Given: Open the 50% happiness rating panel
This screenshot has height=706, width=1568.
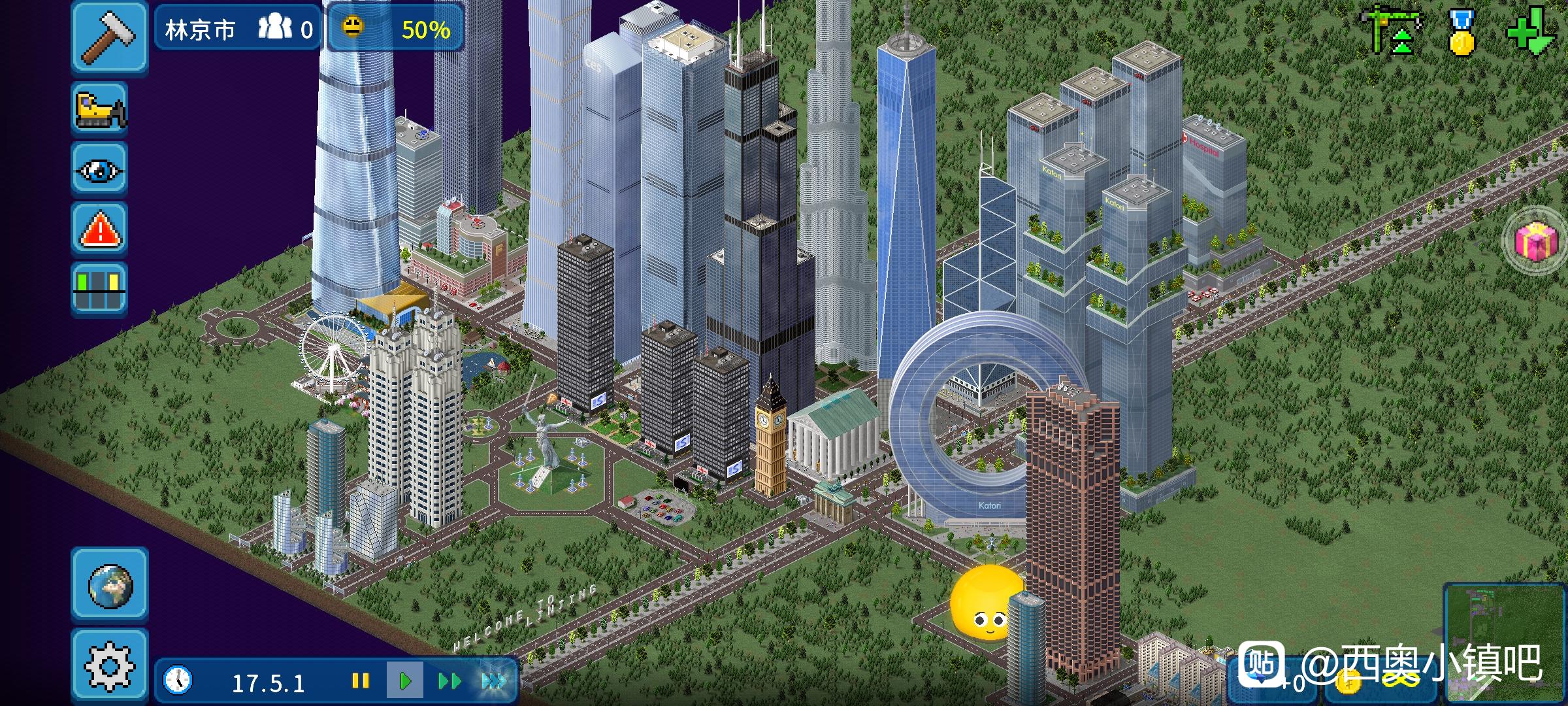Looking at the screenshot, I should 396,29.
